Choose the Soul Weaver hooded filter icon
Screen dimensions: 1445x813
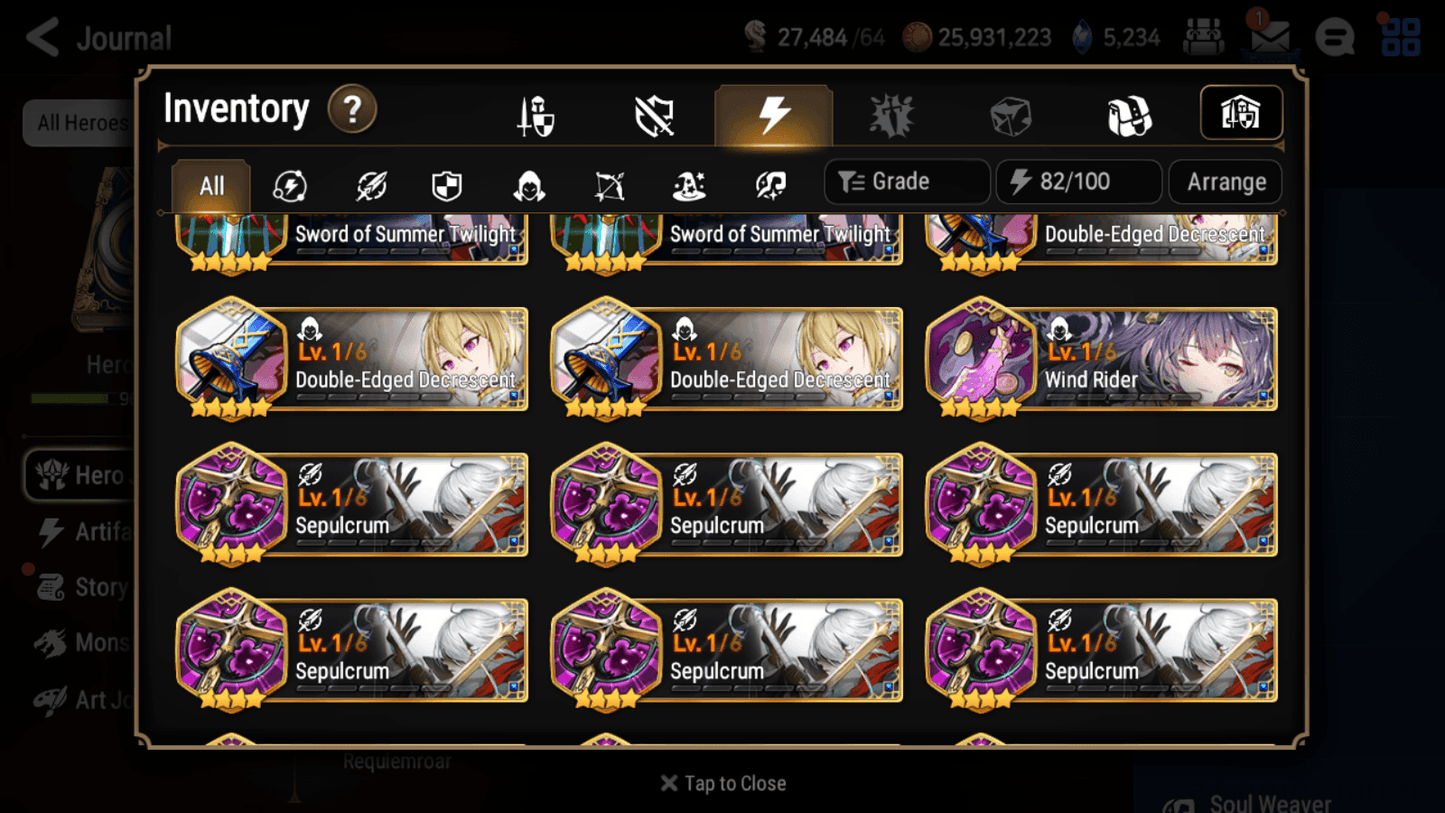528,185
